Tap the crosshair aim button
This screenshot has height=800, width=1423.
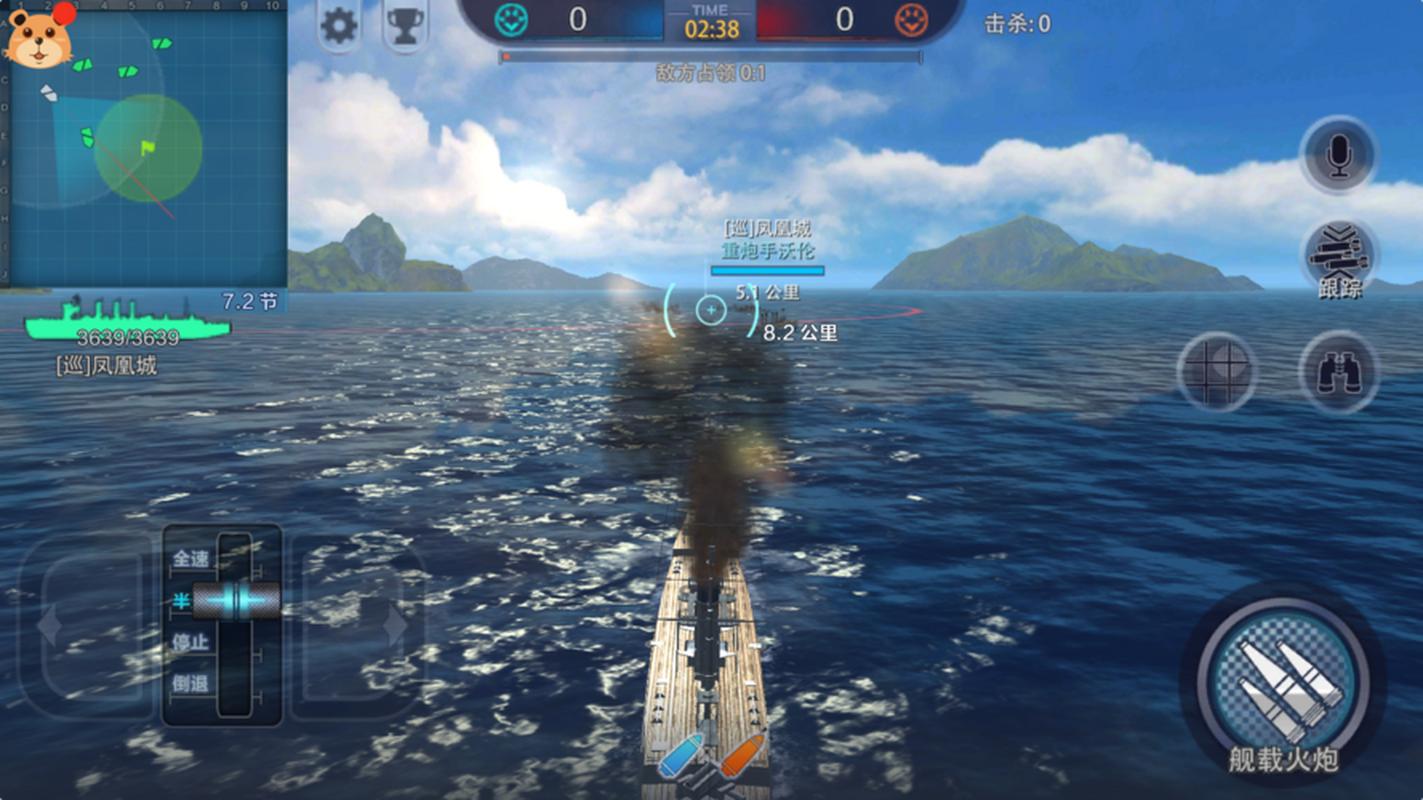pos(1216,371)
